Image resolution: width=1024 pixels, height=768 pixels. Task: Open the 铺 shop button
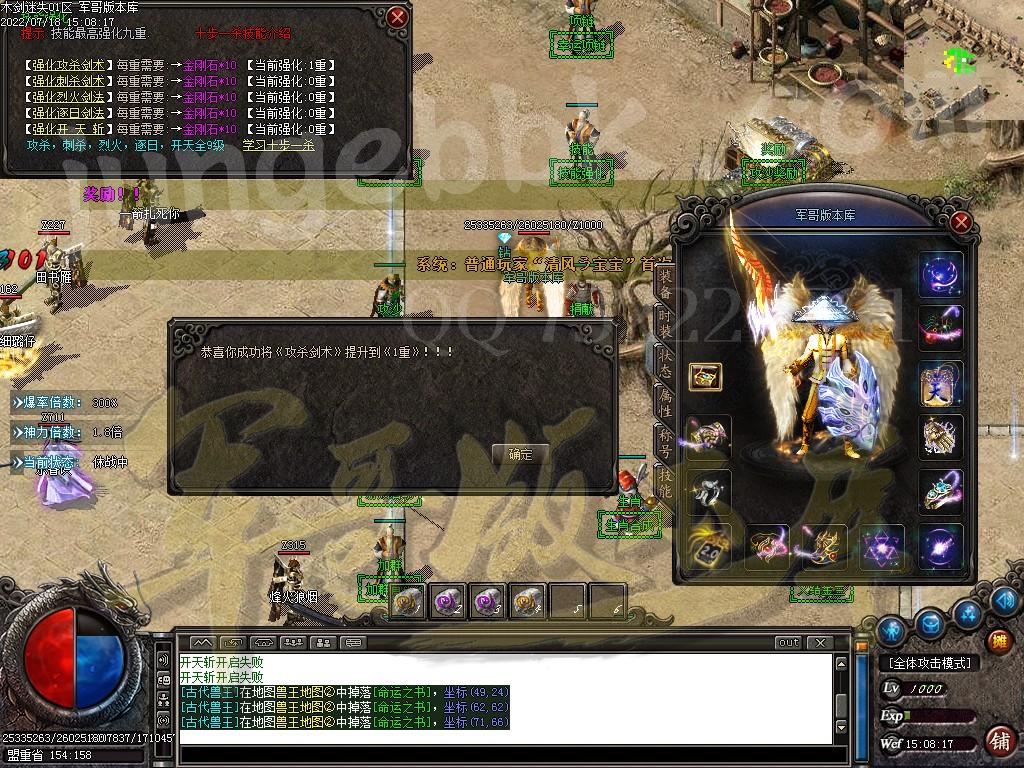coord(997,741)
